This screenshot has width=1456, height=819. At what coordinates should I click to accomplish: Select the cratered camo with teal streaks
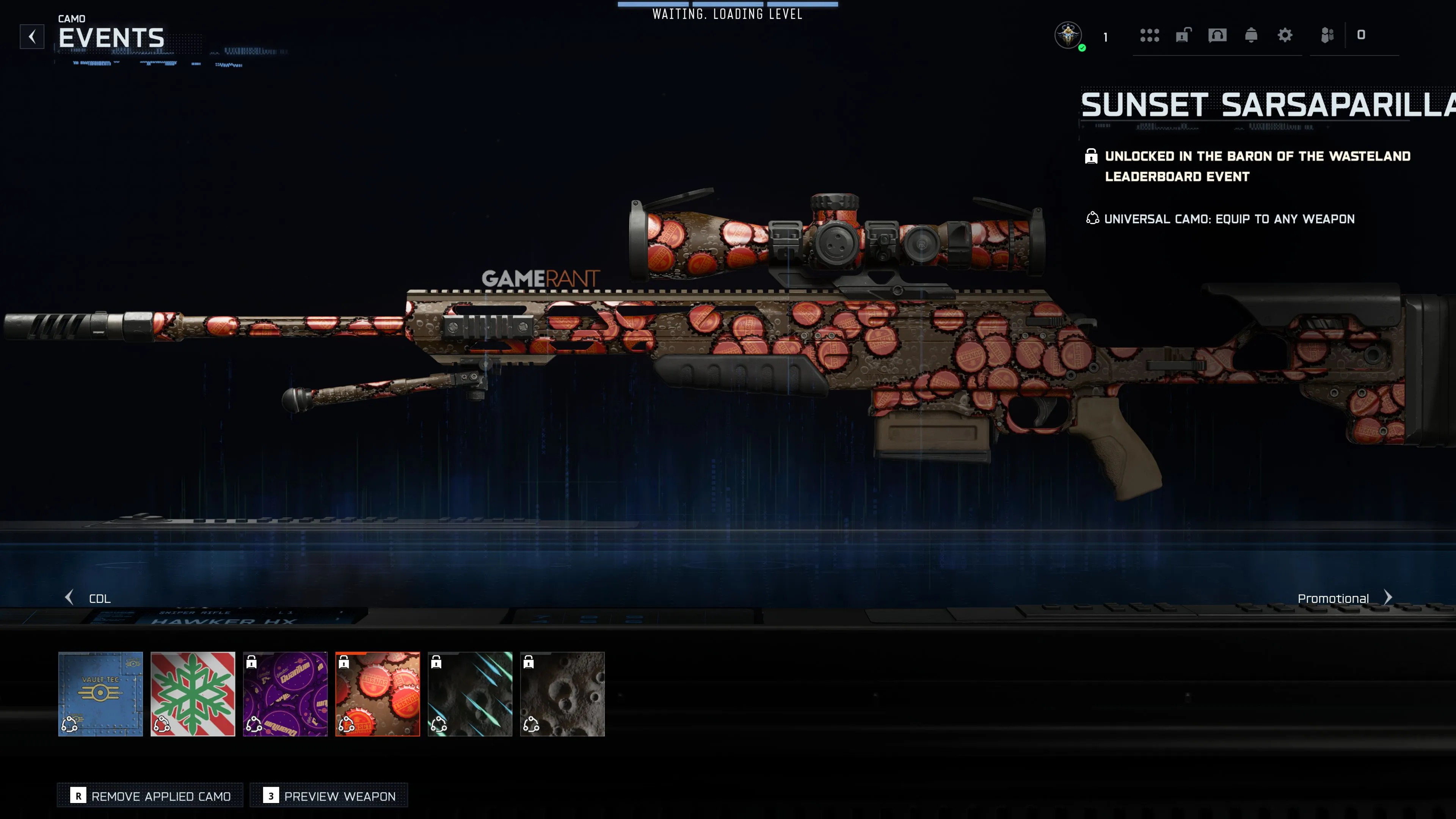point(470,693)
